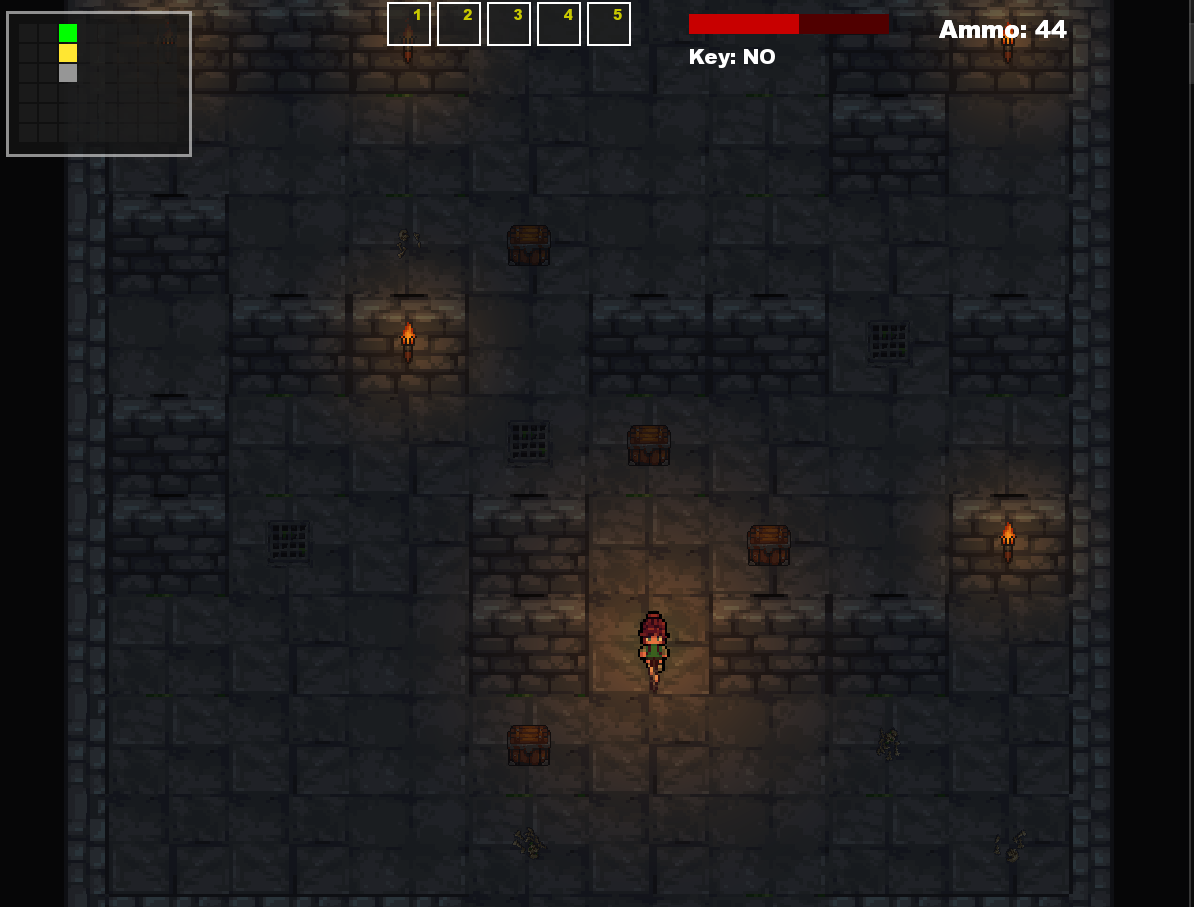Viewport: 1194px width, 907px height.
Task: Select the green room on the minimap
Action: coord(68,33)
